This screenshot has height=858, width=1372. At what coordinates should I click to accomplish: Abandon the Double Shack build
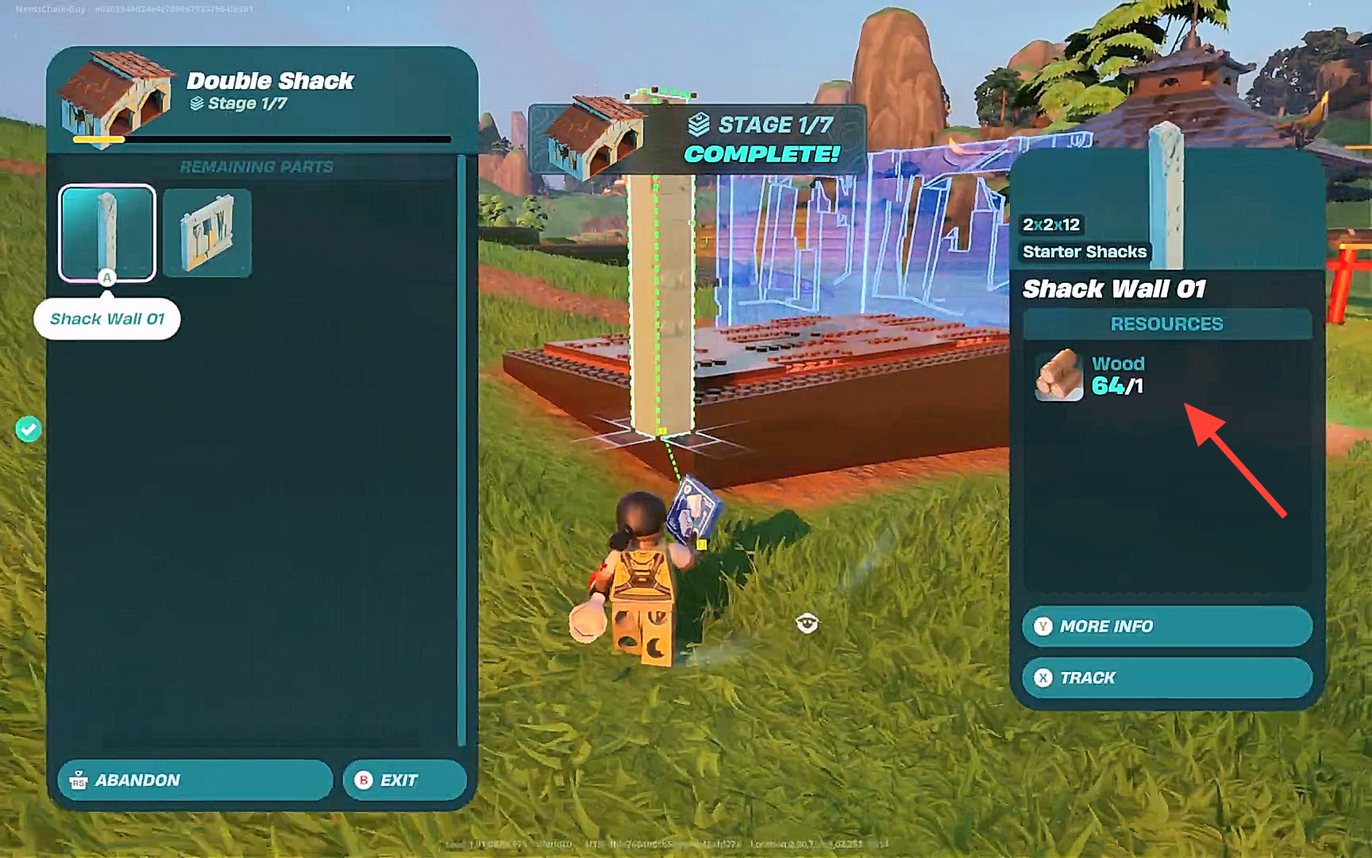[x=195, y=780]
